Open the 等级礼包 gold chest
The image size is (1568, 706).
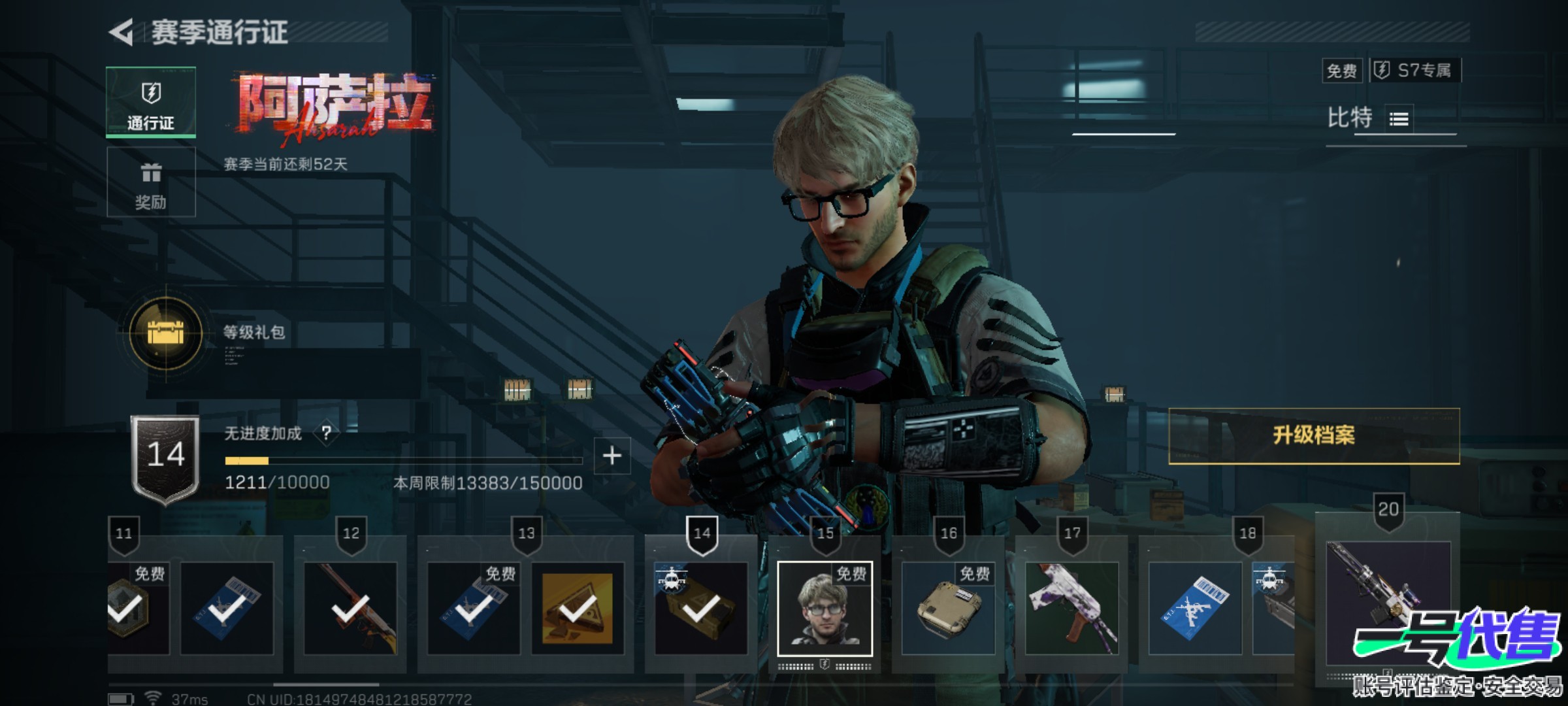166,332
